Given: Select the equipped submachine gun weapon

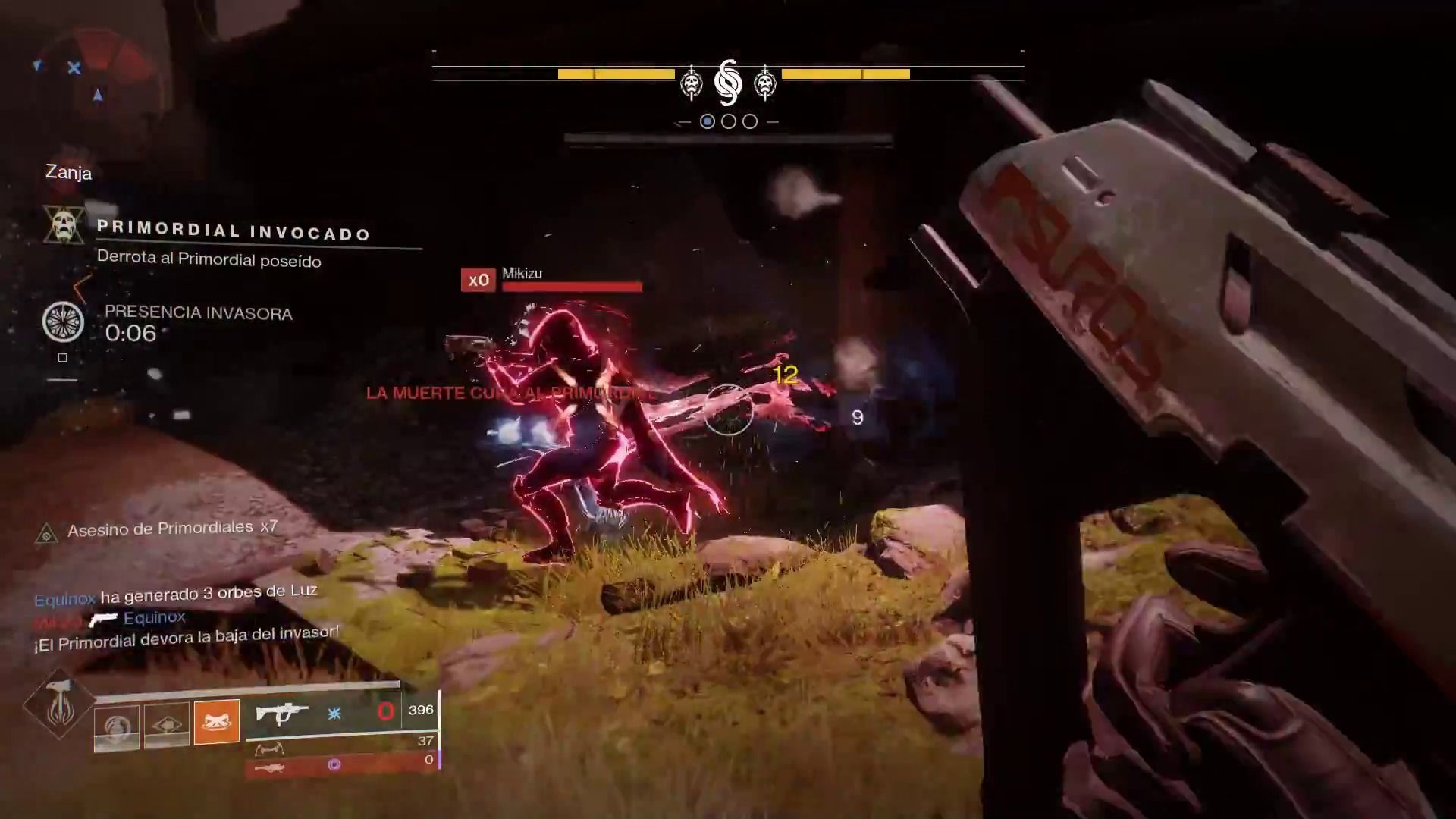Looking at the screenshot, I should click(x=281, y=714).
